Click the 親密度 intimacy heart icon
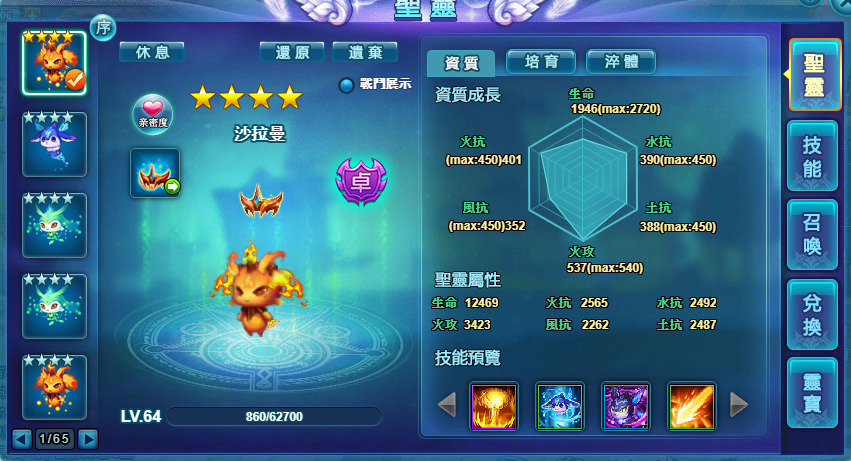Viewport: 851px width, 461px height. pyautogui.click(x=152, y=113)
